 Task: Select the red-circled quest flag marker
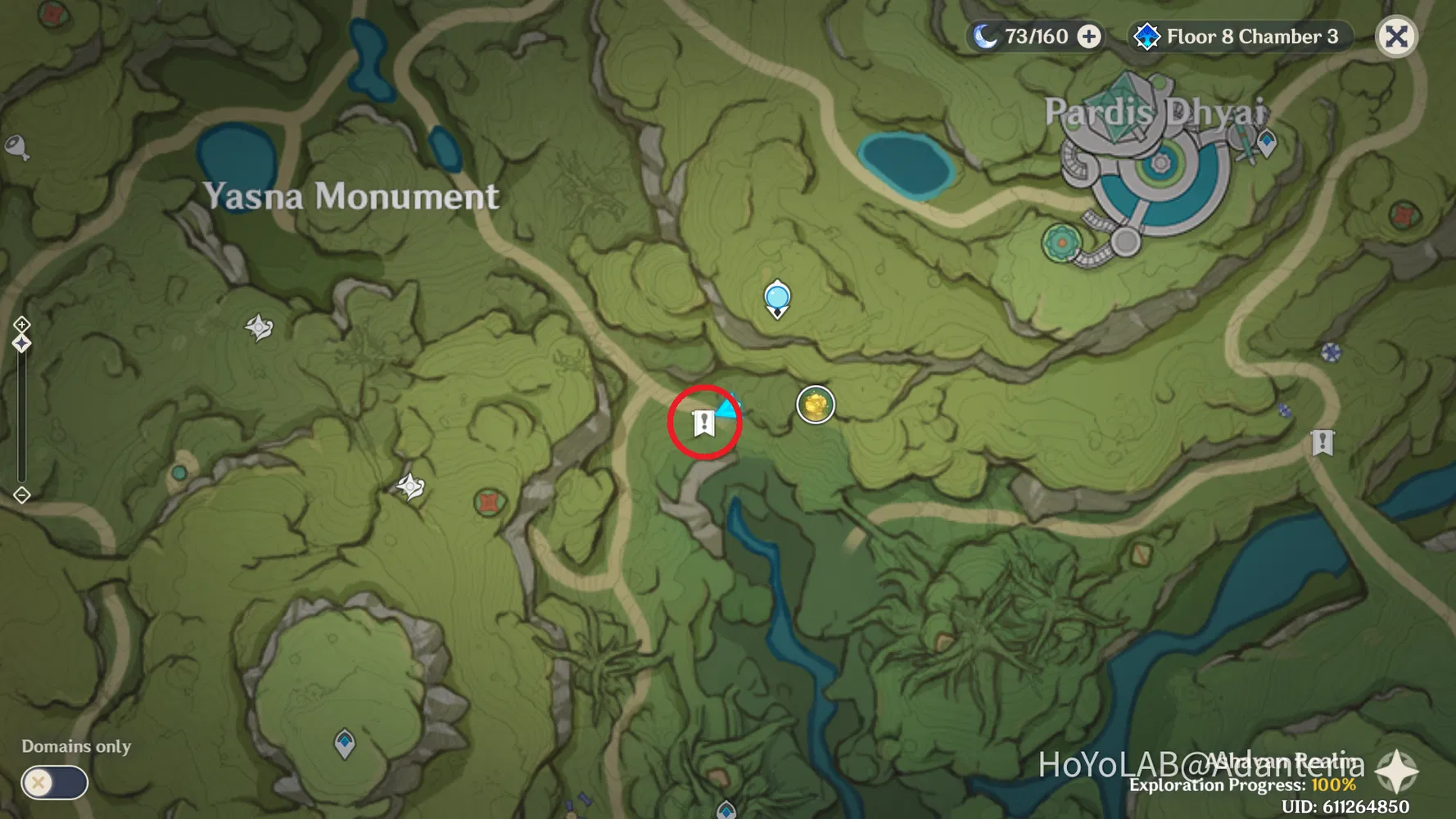click(x=703, y=423)
